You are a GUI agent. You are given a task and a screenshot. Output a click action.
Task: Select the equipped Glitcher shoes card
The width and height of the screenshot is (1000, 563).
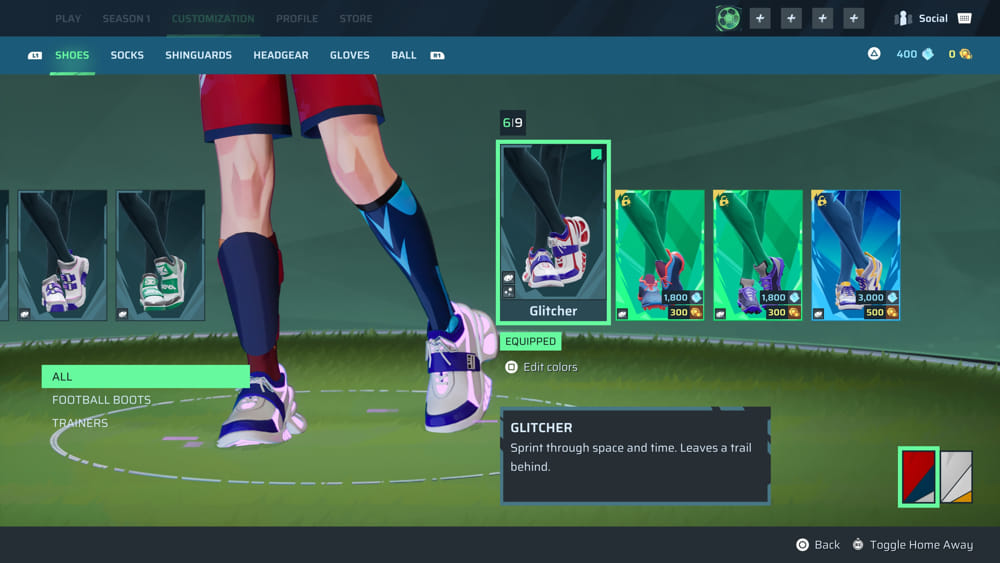(x=553, y=232)
